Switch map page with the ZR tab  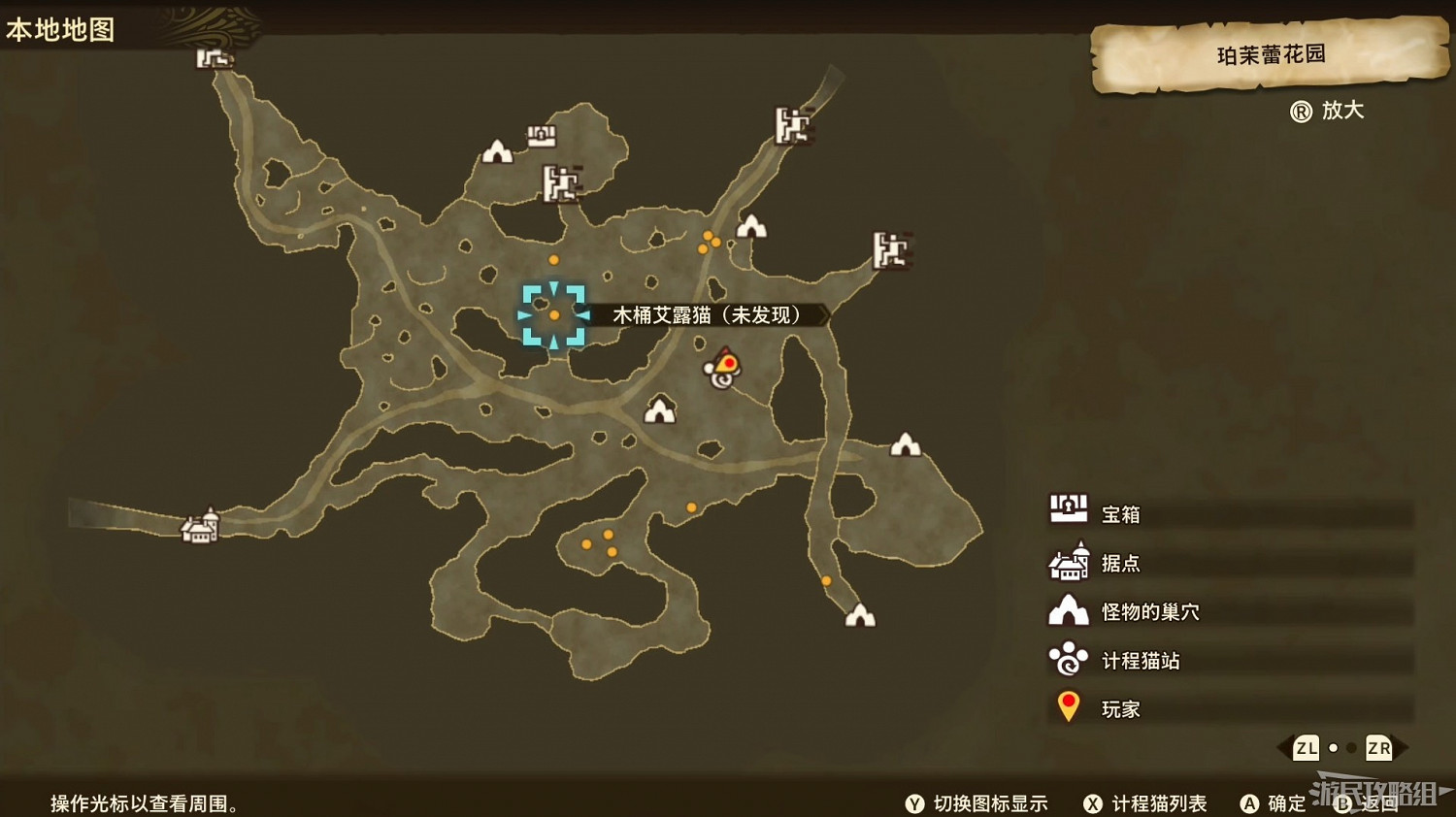(1378, 748)
